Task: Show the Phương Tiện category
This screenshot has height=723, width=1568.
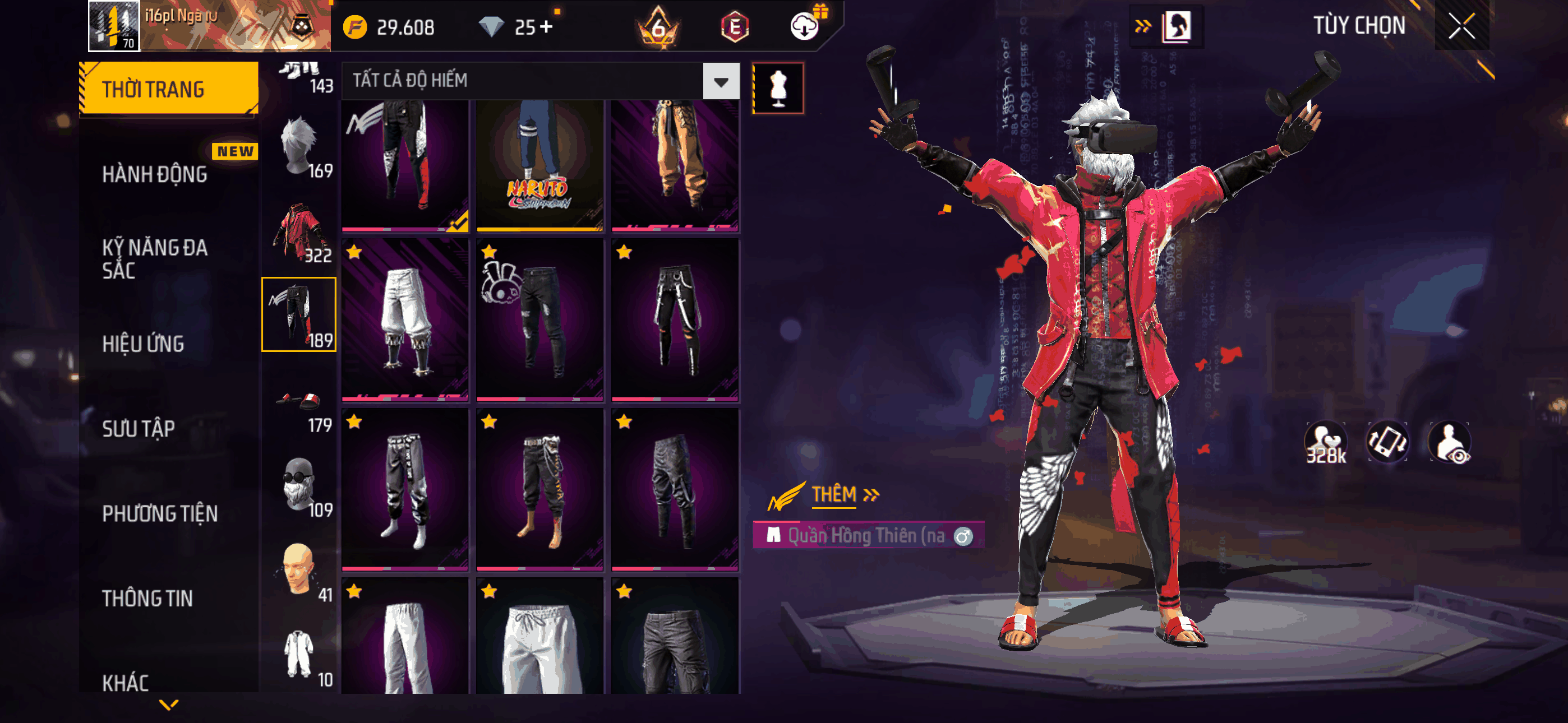Action: coord(159,513)
